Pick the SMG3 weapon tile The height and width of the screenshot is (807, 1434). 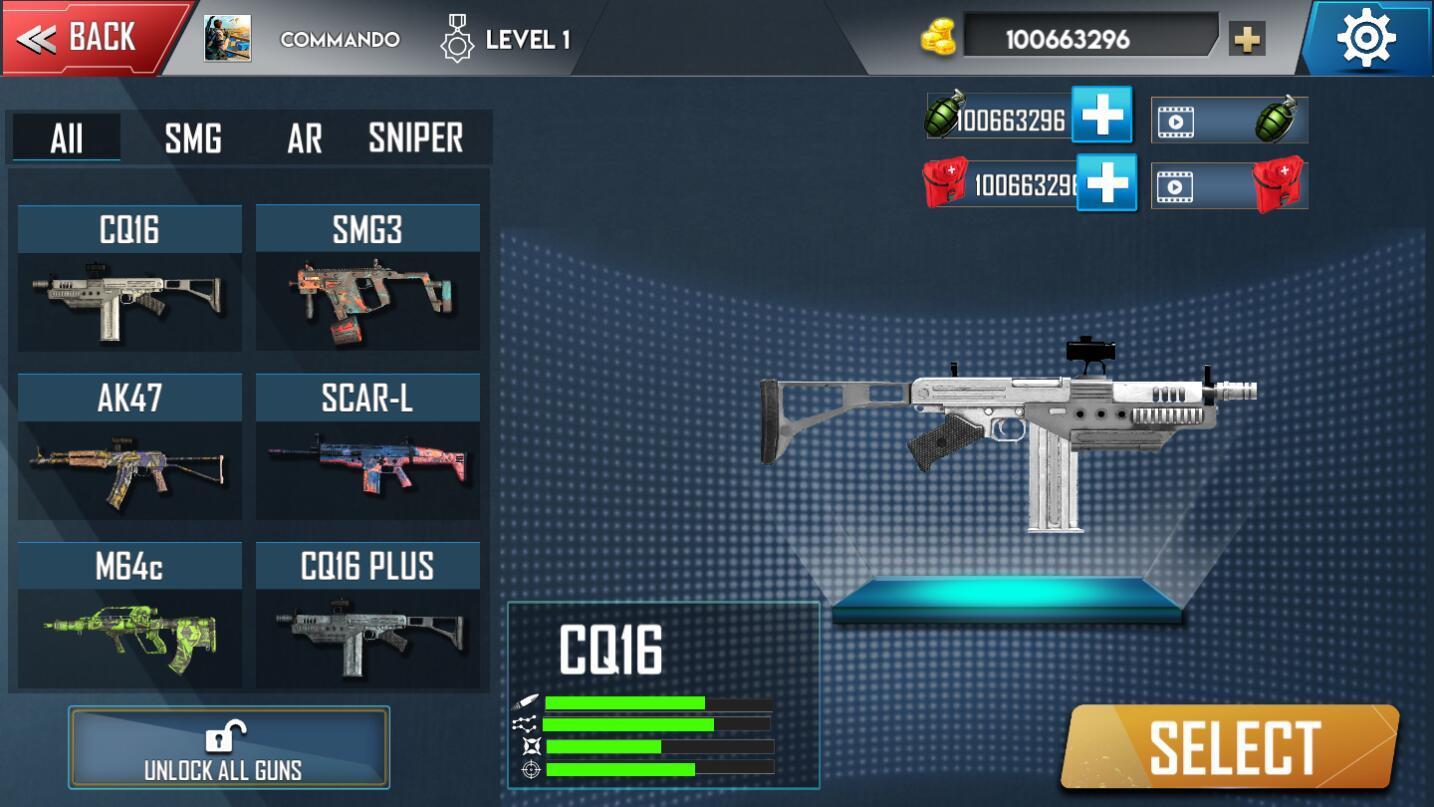[368, 279]
